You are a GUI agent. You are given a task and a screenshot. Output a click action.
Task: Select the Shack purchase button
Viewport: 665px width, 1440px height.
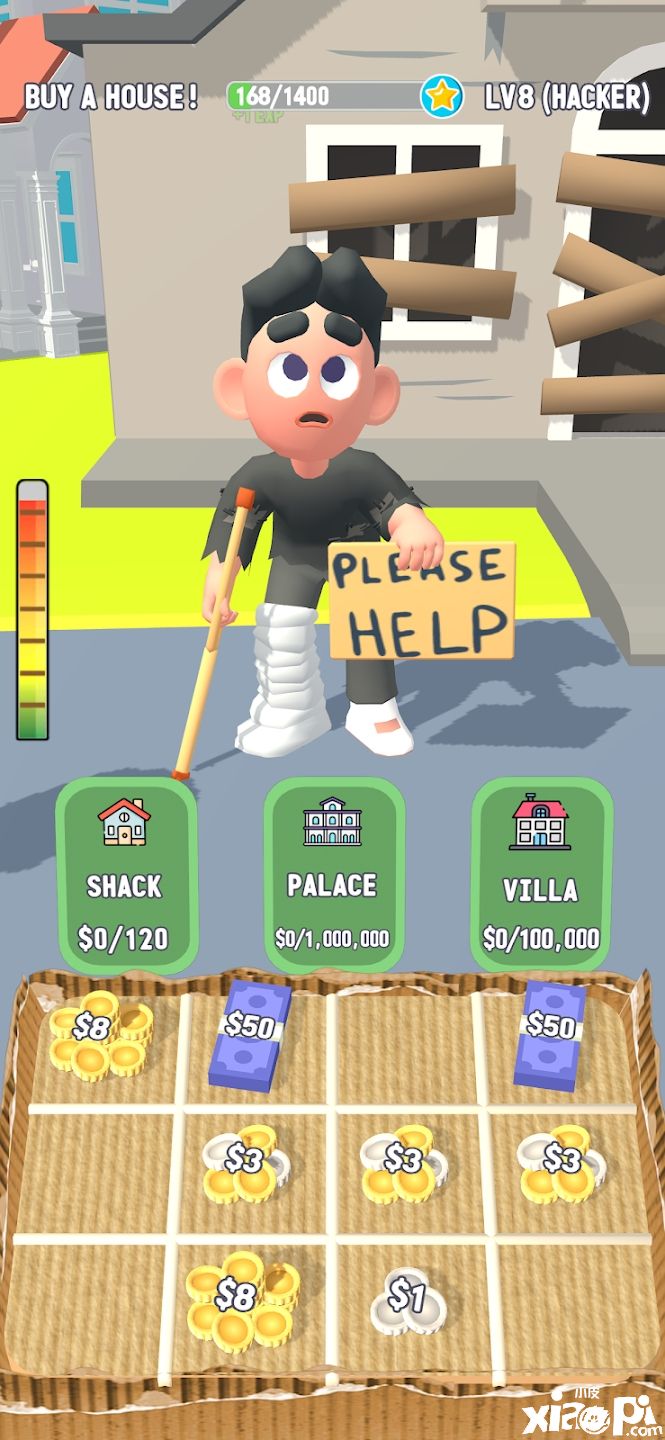tap(126, 874)
